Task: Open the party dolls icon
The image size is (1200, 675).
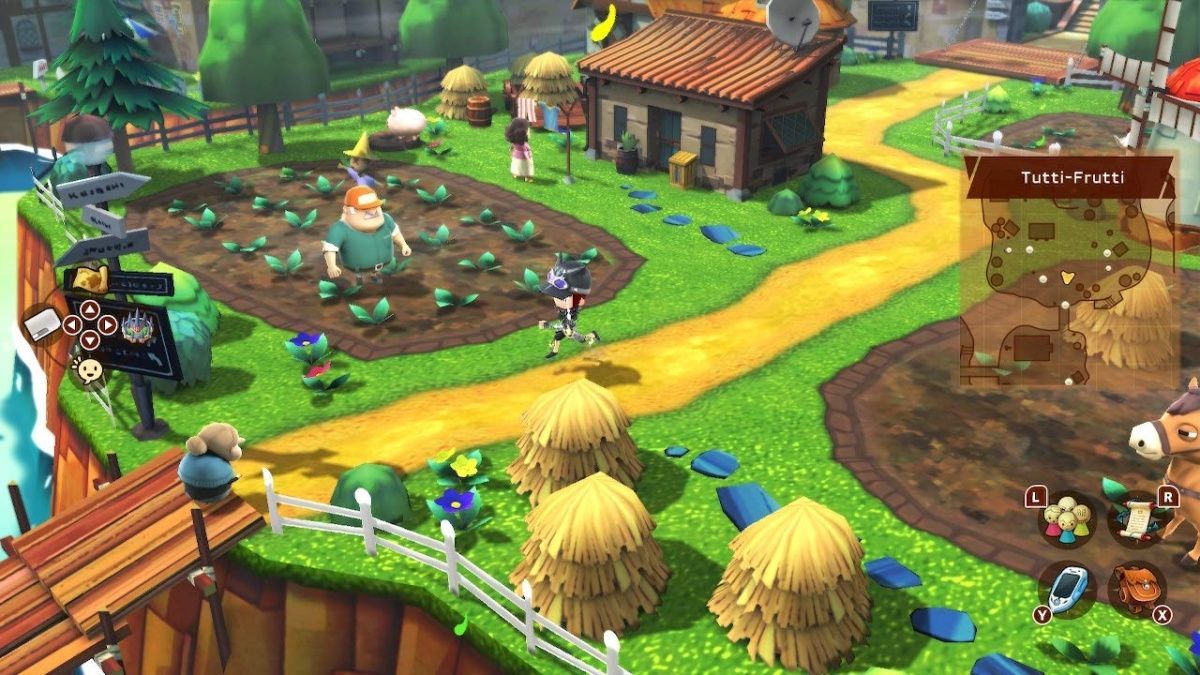Action: click(1065, 518)
